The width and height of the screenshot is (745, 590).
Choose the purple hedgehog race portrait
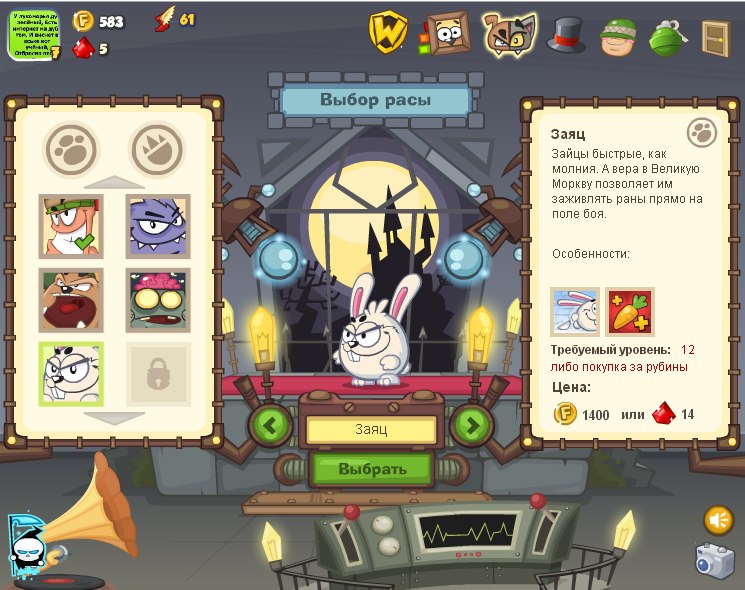[x=158, y=226]
